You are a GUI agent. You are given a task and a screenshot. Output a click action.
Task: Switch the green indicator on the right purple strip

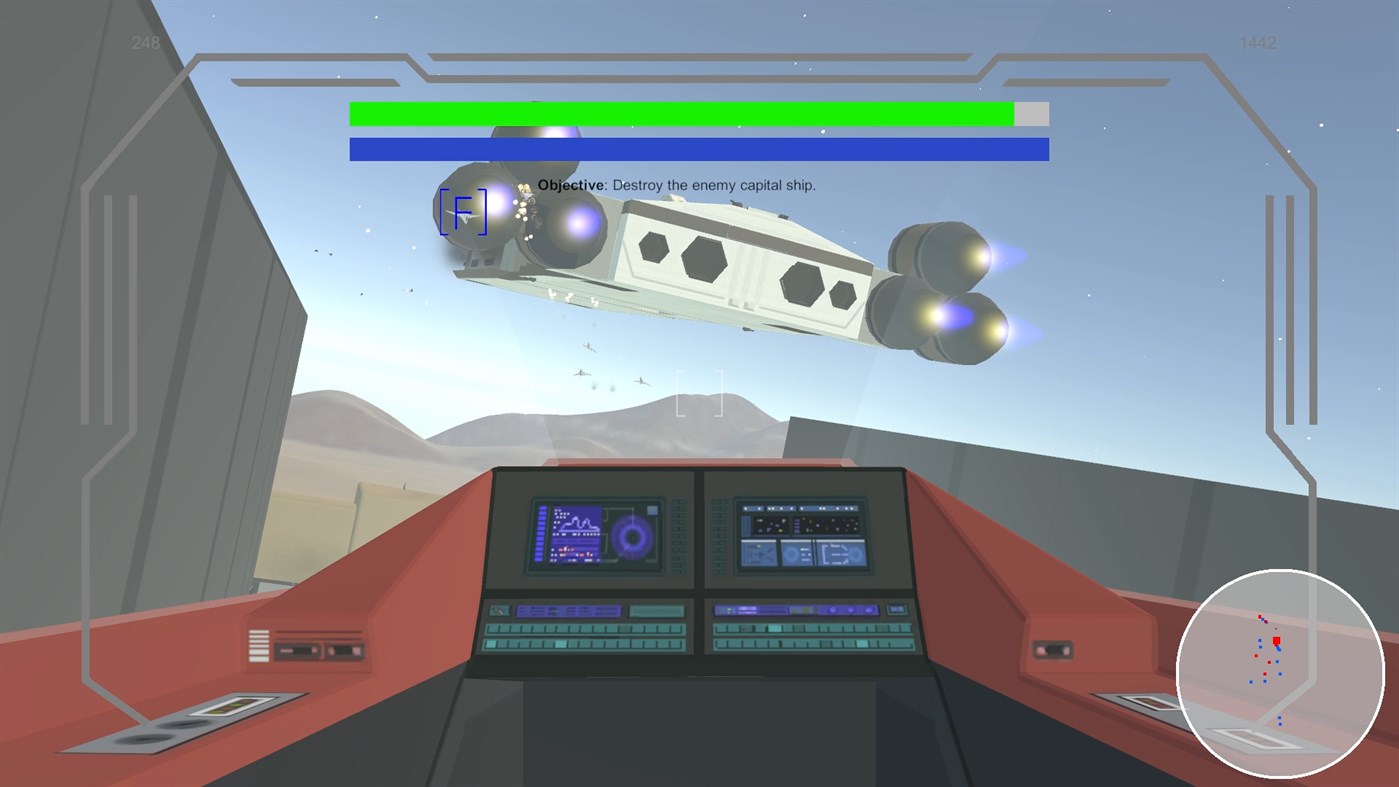[x=804, y=608]
